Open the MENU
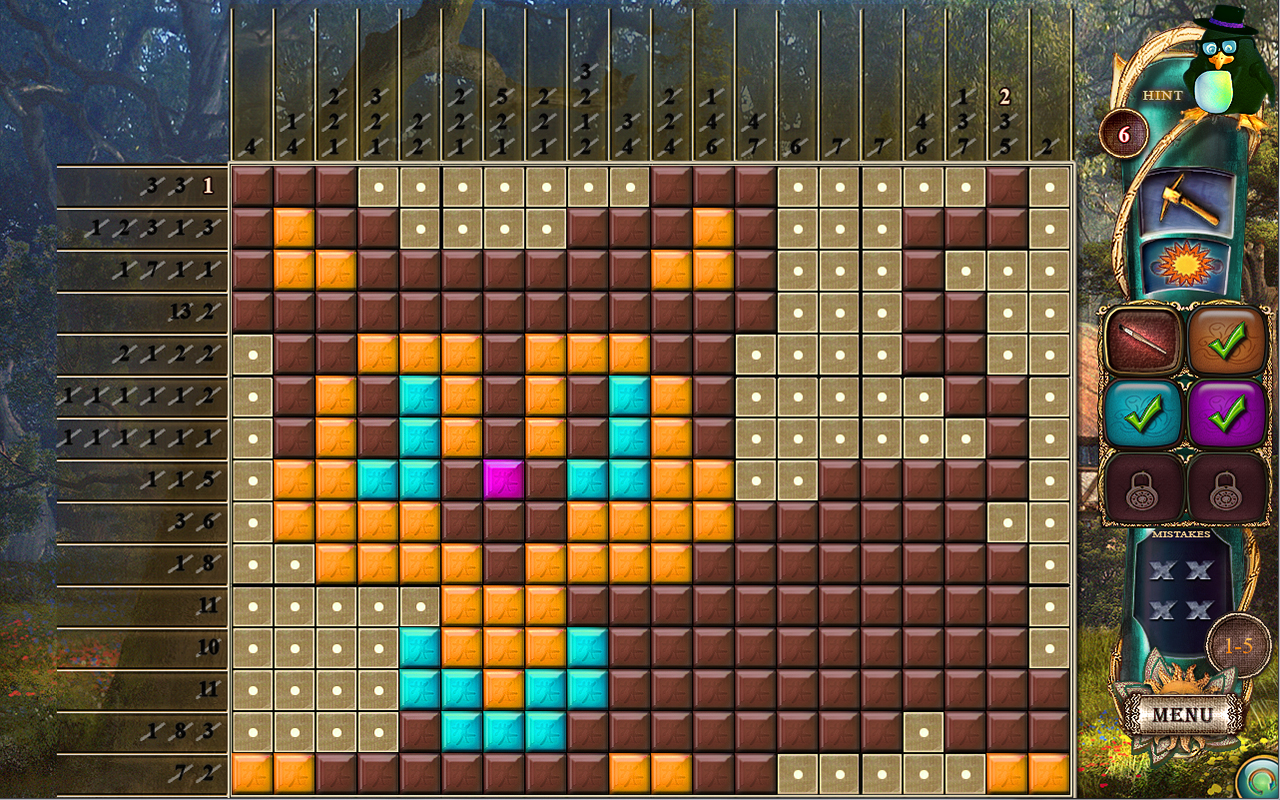 tap(1185, 713)
